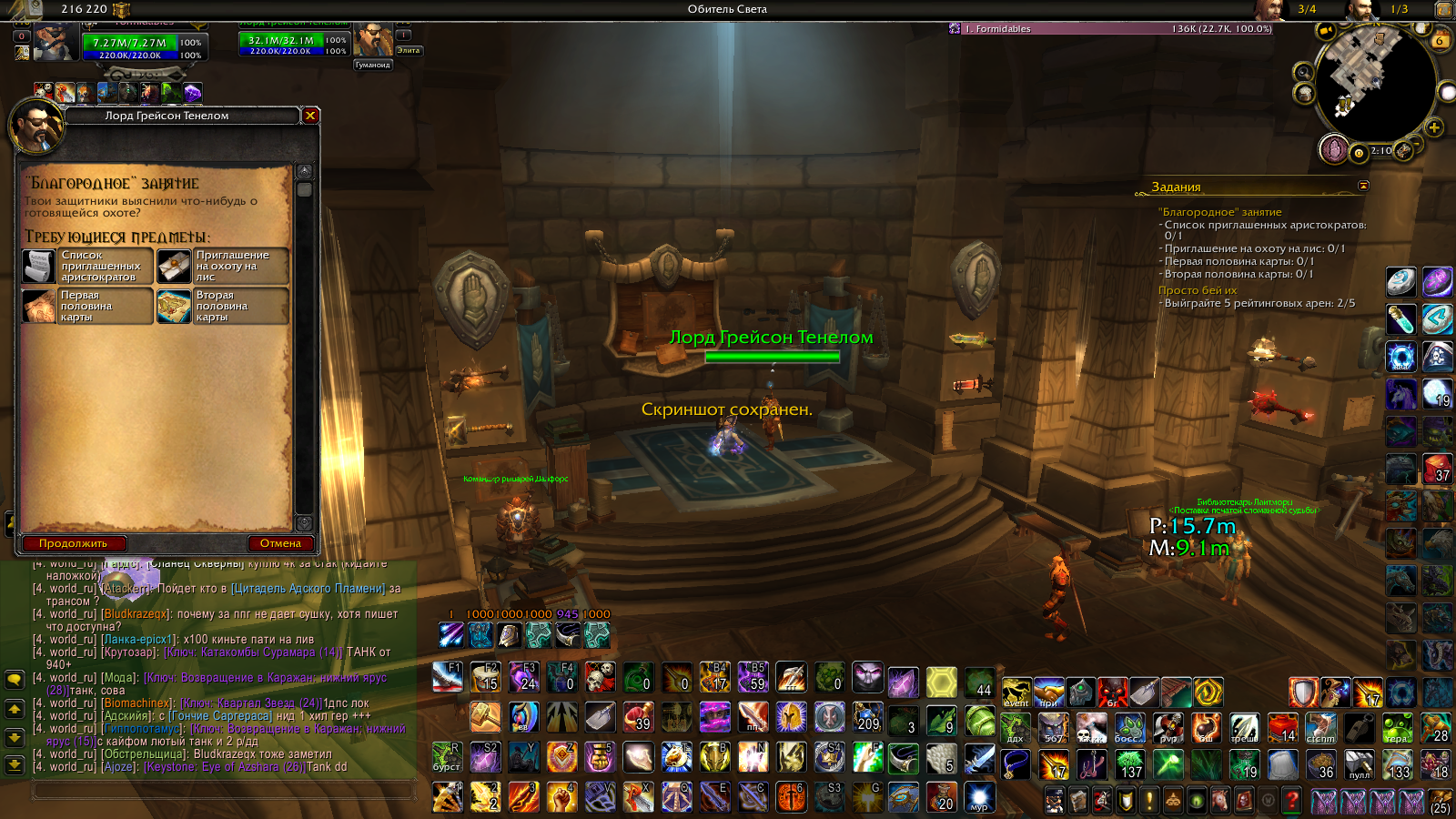Open the Formidables damage meter bar
The width and height of the screenshot is (1456, 819).
1110,29
